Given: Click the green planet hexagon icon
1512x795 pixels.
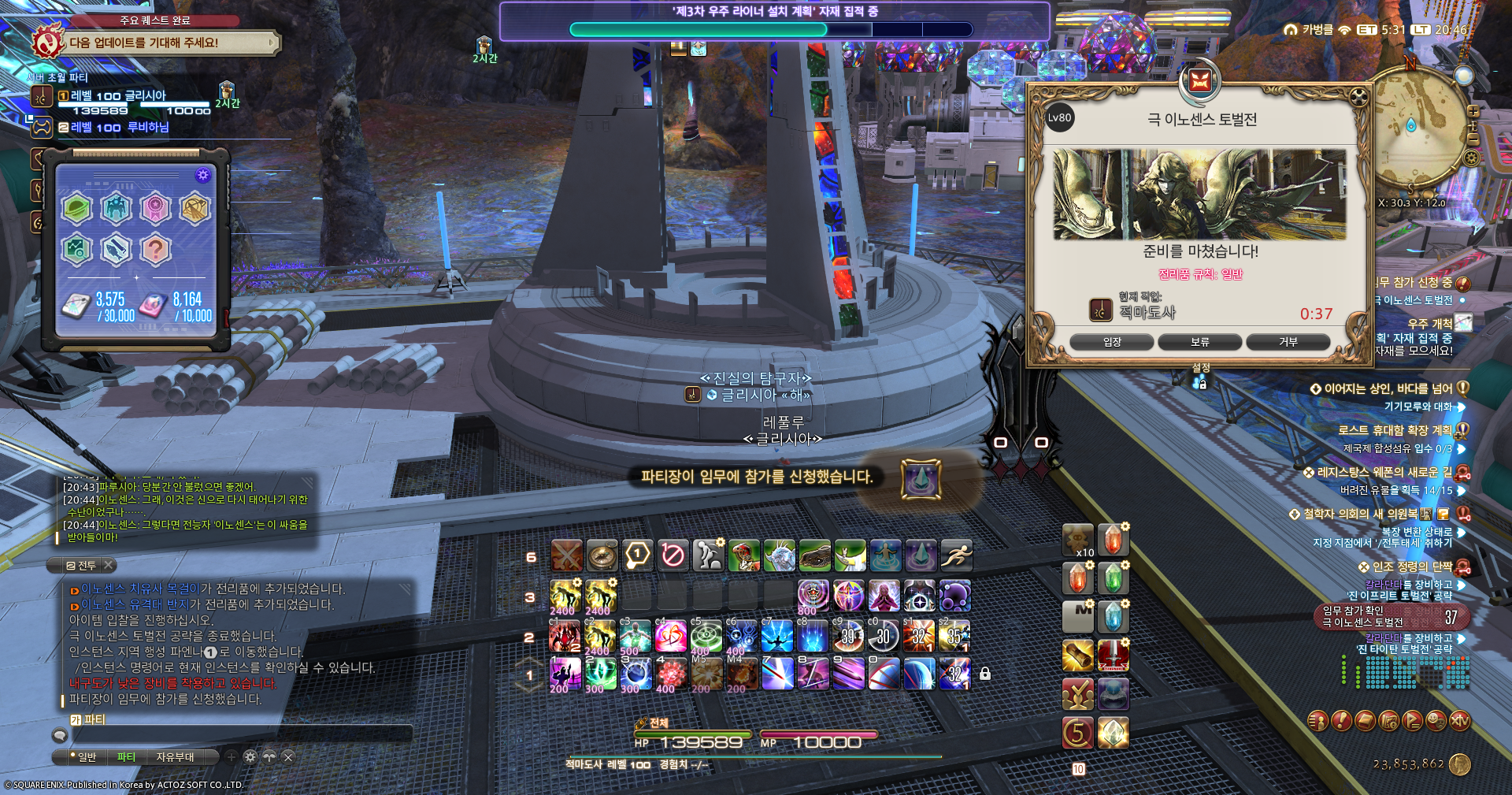Looking at the screenshot, I should pyautogui.click(x=77, y=209).
